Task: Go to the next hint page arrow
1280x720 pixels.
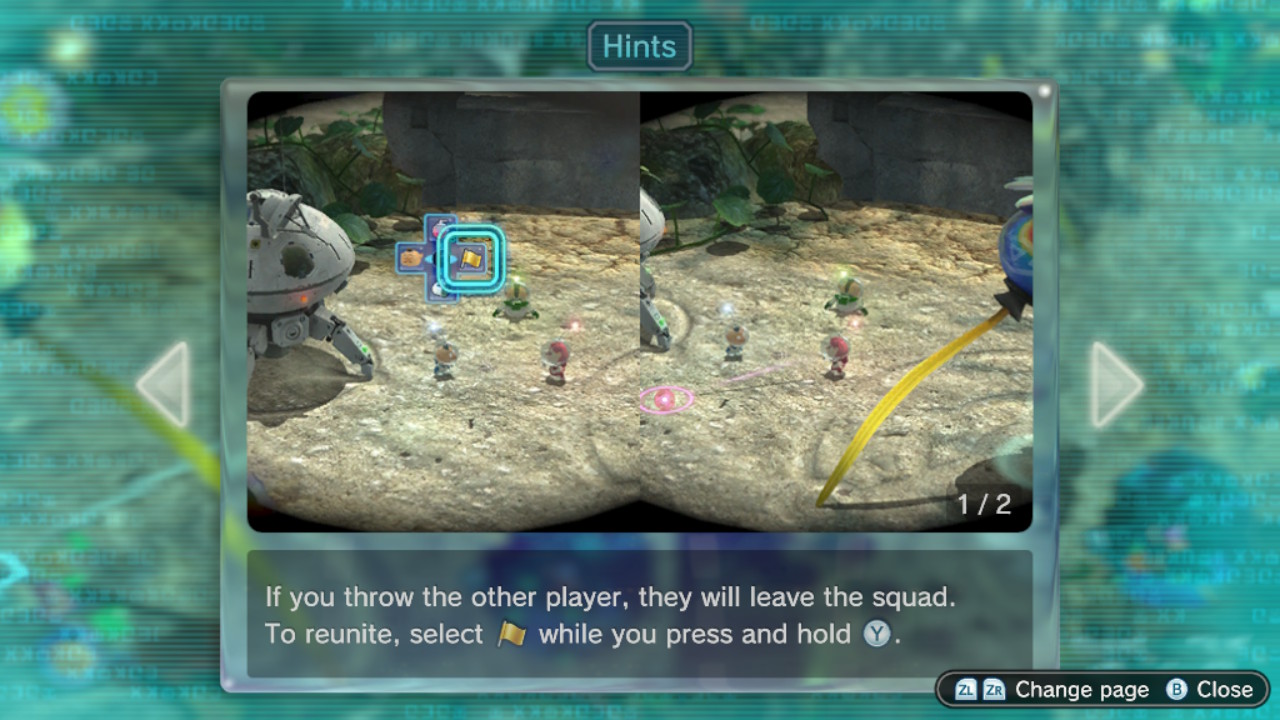Action: [x=1115, y=385]
